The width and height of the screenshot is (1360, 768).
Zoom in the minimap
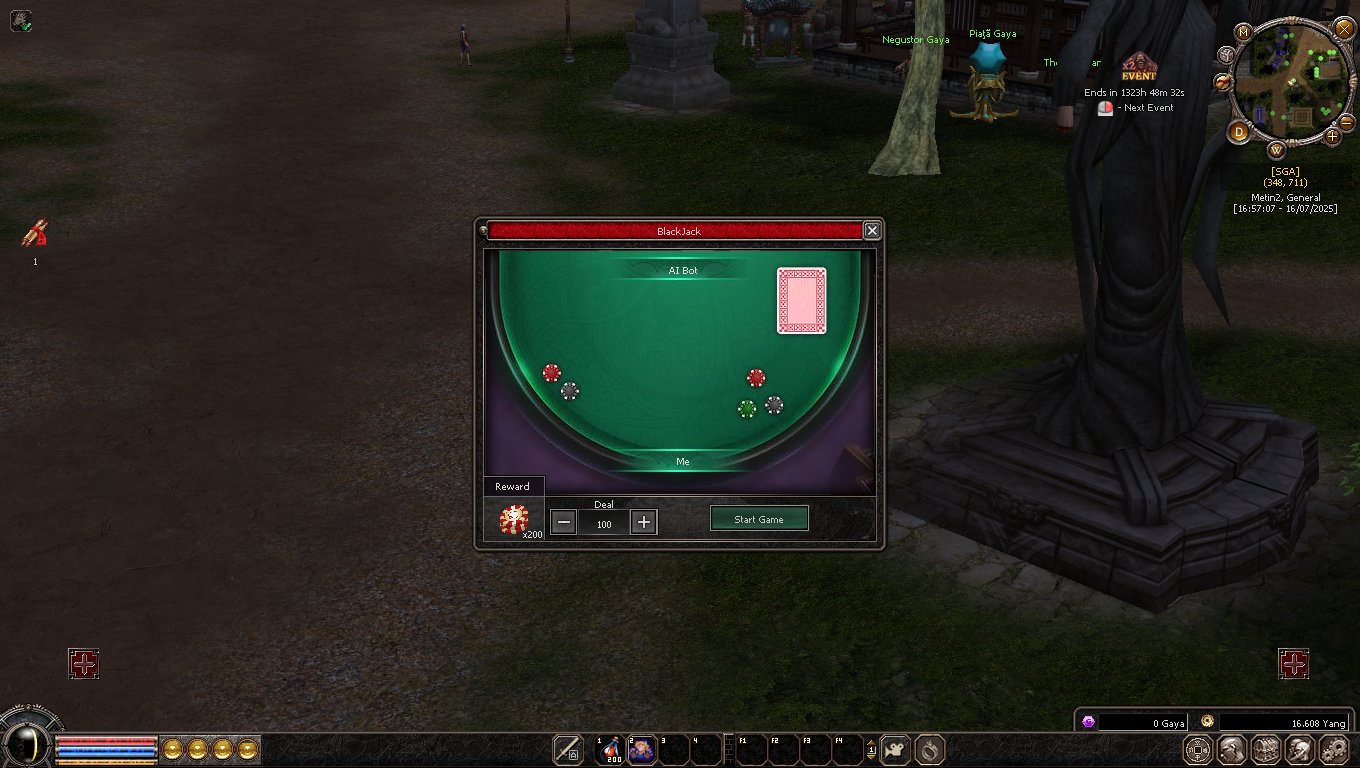point(1332,136)
